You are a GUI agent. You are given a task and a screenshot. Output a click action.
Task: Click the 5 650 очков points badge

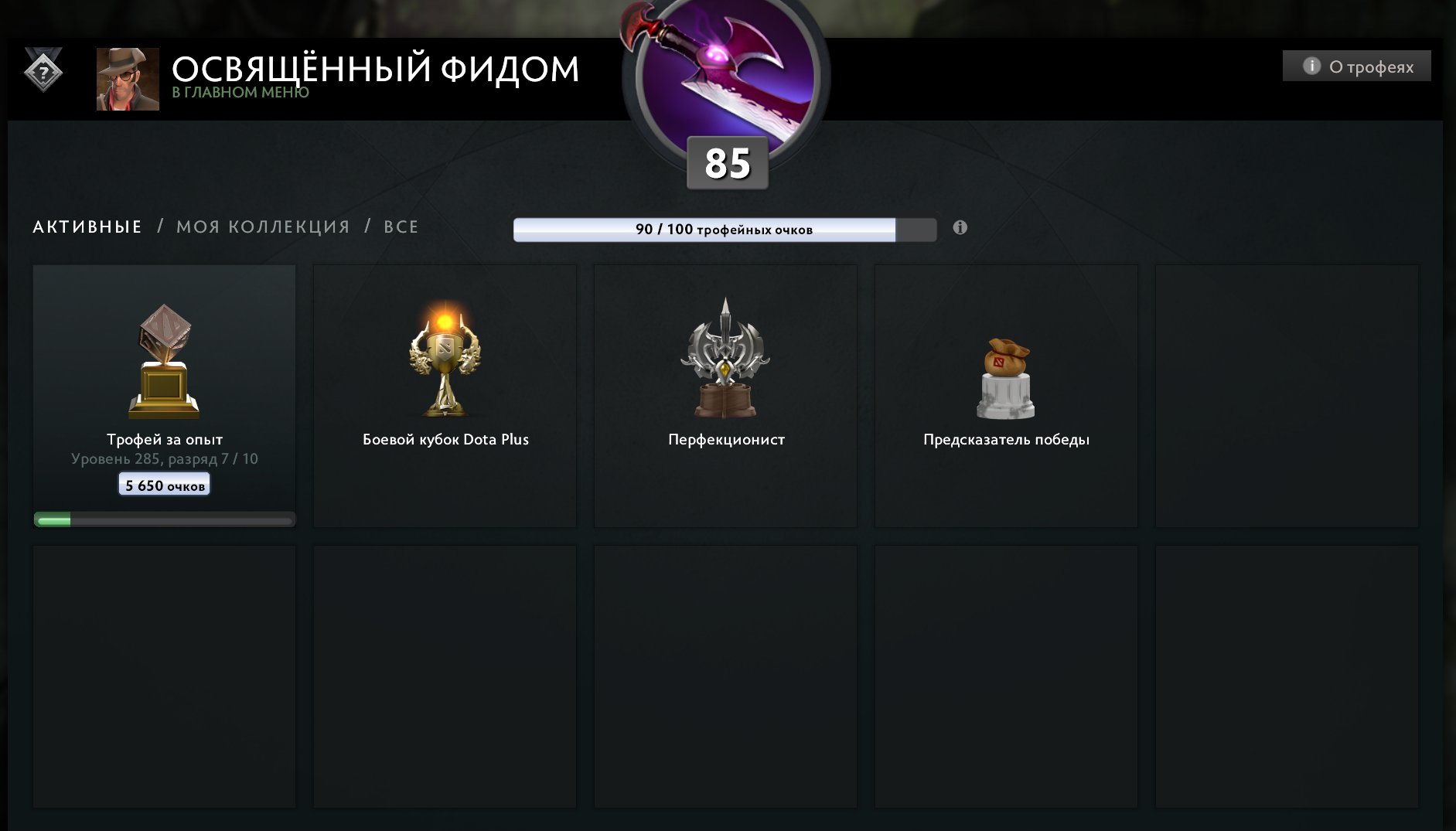point(163,485)
